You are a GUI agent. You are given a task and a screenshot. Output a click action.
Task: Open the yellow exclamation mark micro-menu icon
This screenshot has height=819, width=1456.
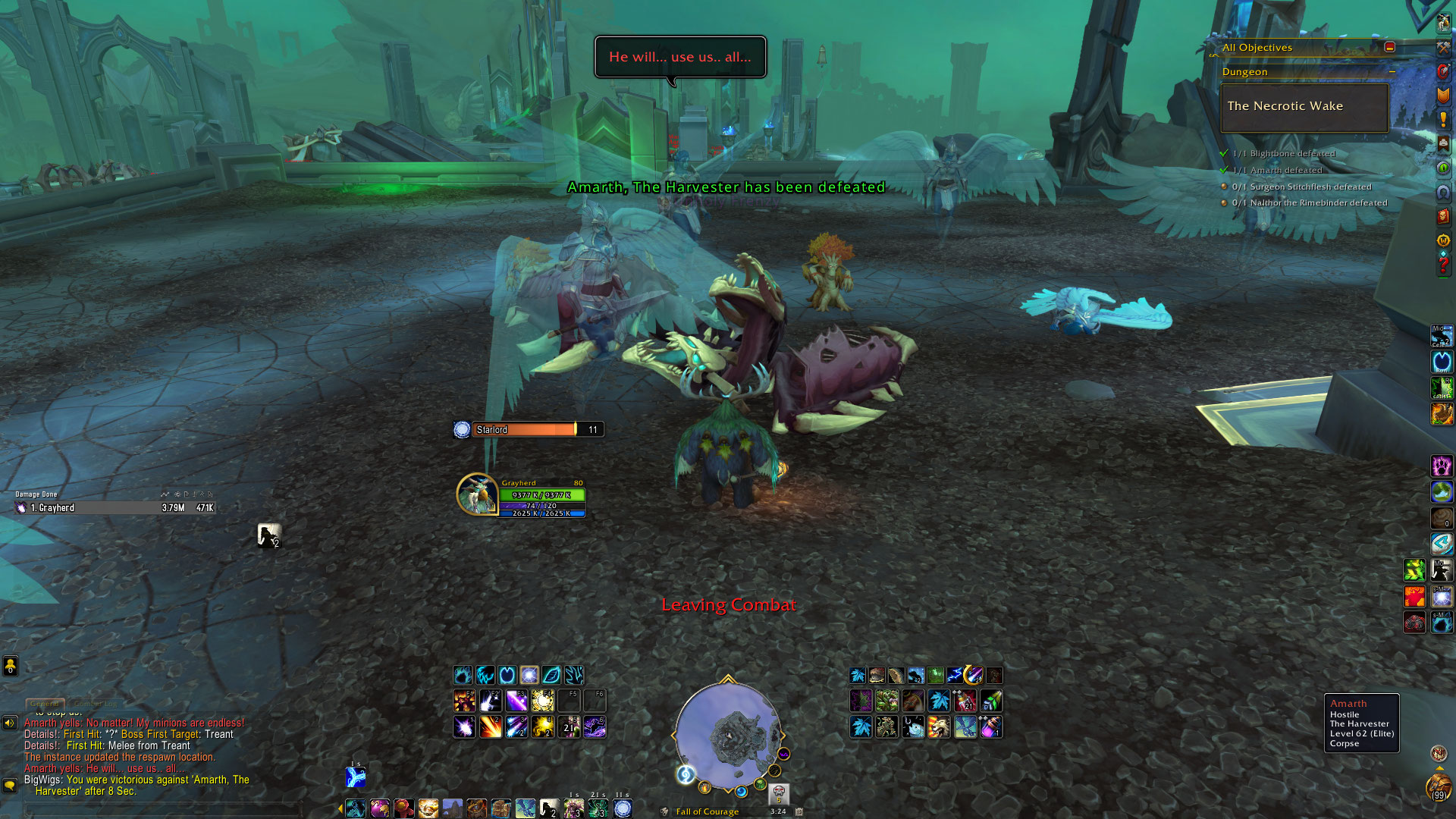tap(1442, 120)
